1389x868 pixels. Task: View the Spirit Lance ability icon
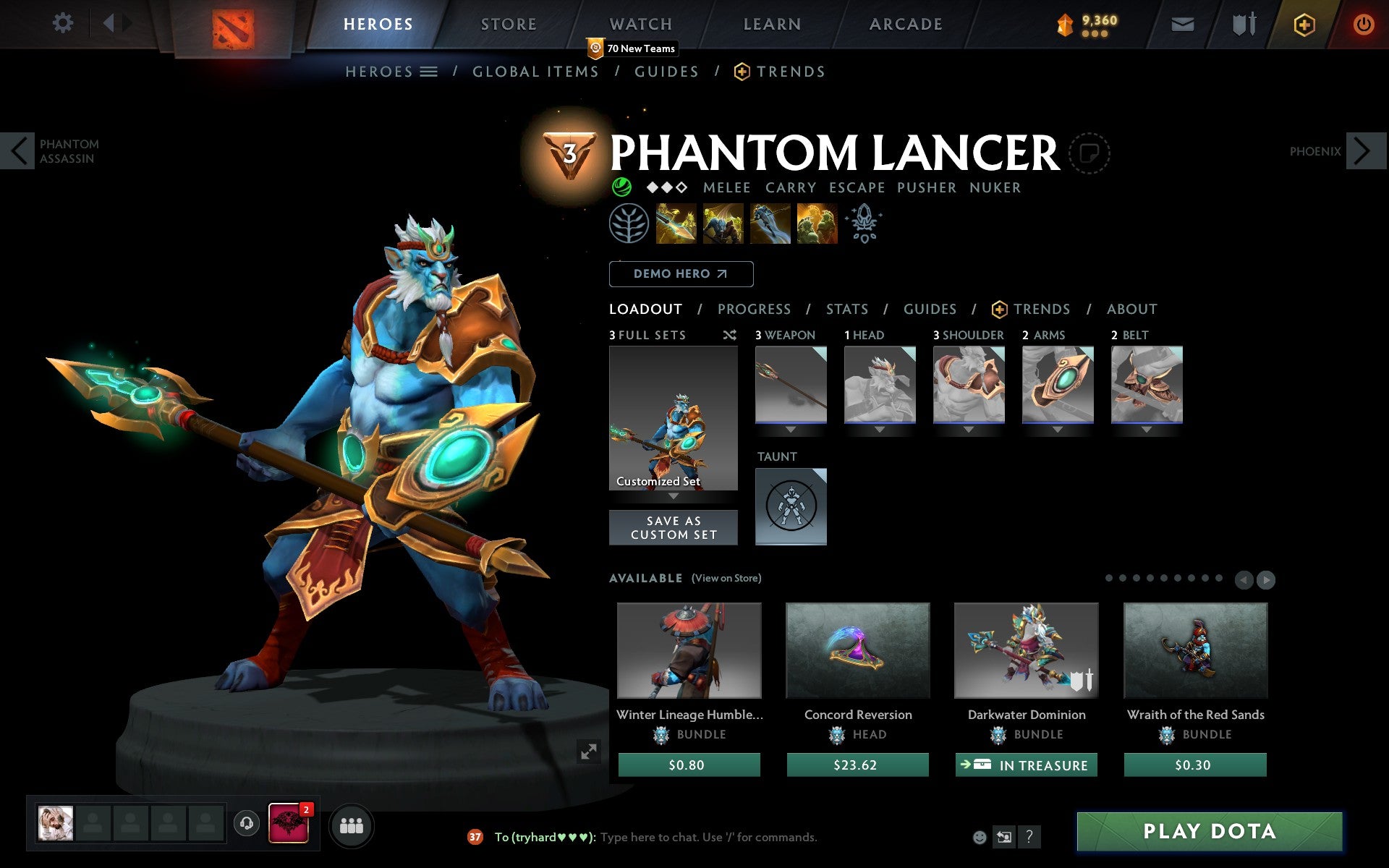click(676, 224)
